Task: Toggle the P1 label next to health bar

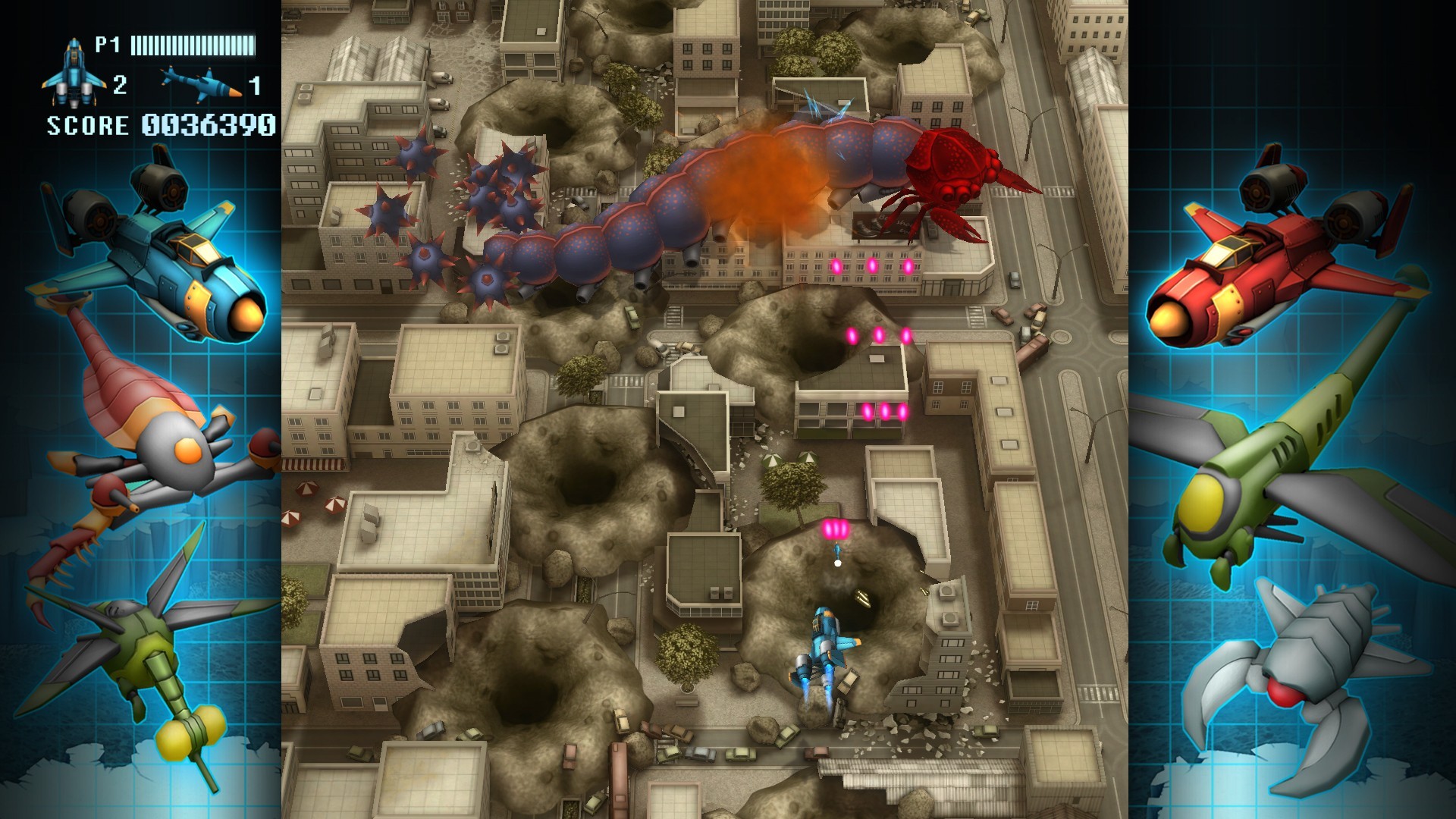Action: (108, 45)
